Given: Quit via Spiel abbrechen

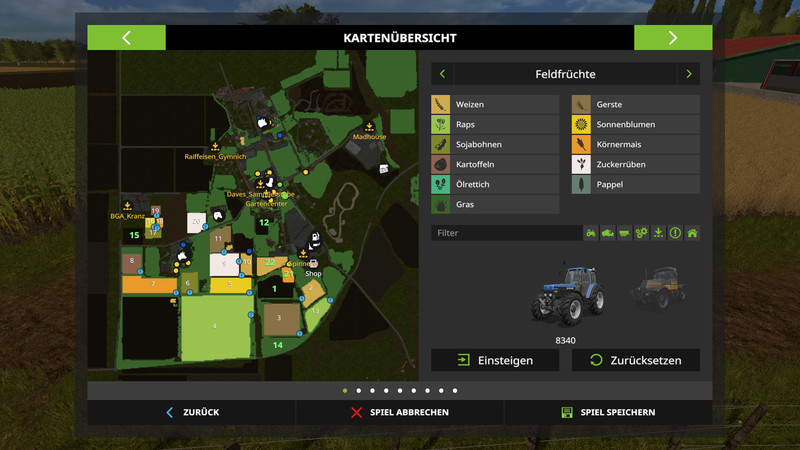Looking at the screenshot, I should (x=400, y=412).
